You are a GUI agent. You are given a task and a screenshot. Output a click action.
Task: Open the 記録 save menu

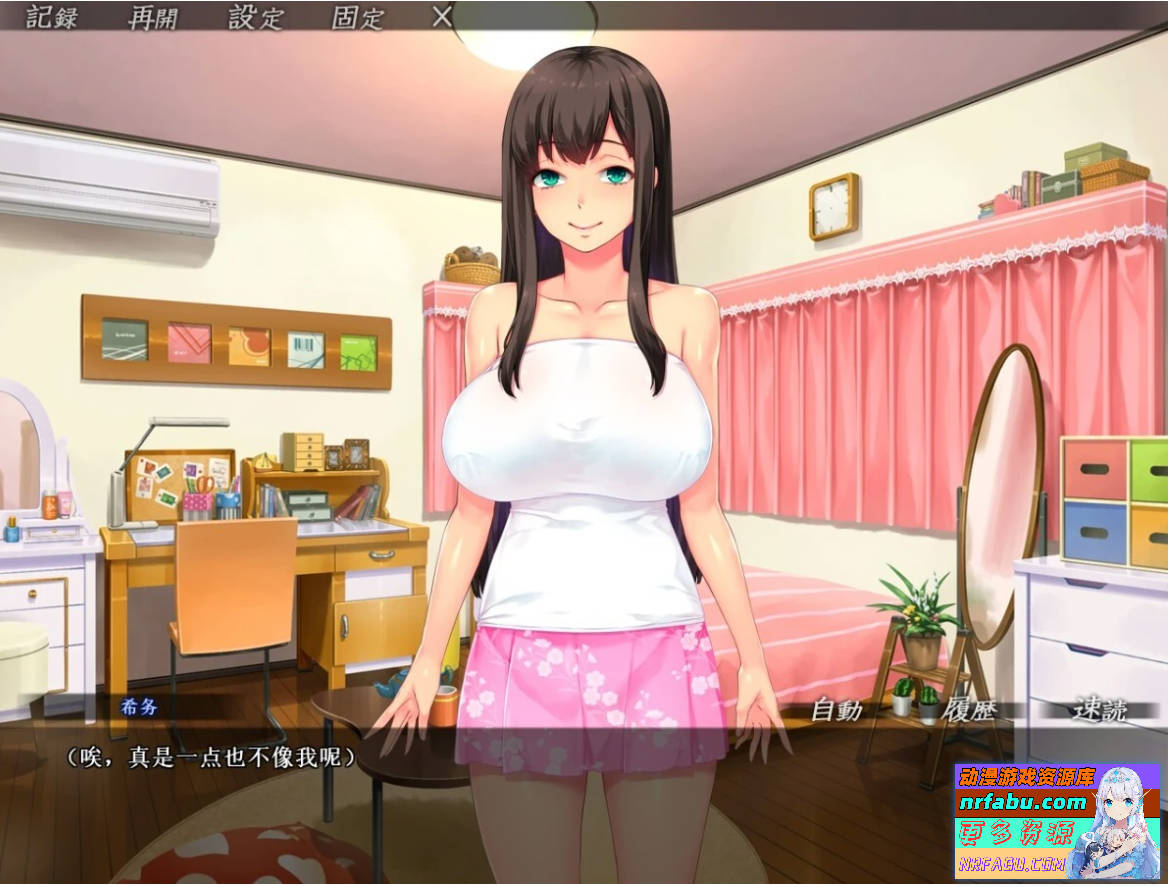[x=52, y=17]
